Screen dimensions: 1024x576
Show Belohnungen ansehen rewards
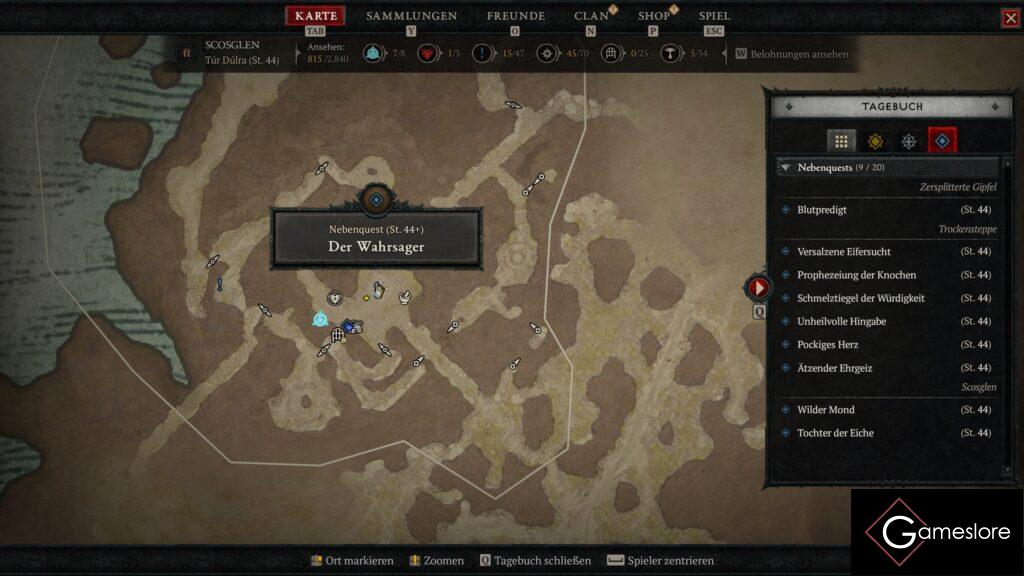(x=798, y=54)
